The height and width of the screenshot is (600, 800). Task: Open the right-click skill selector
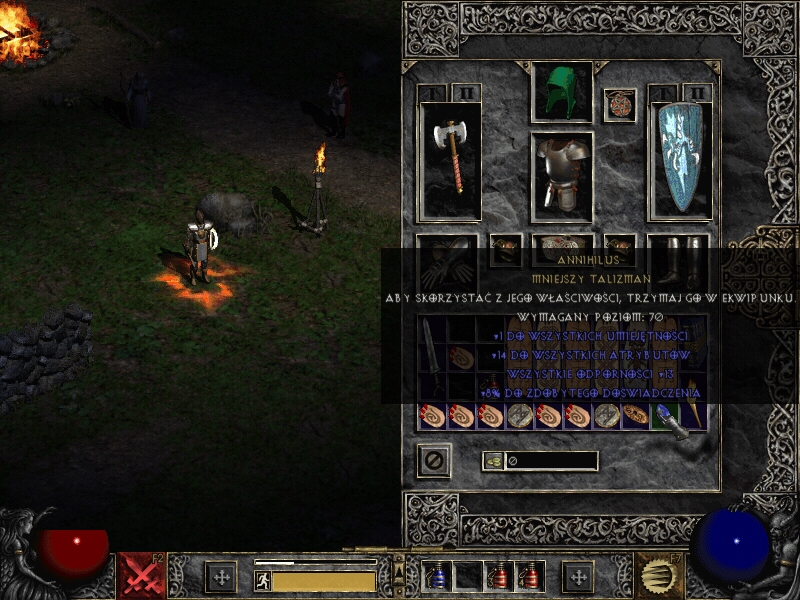(x=658, y=575)
